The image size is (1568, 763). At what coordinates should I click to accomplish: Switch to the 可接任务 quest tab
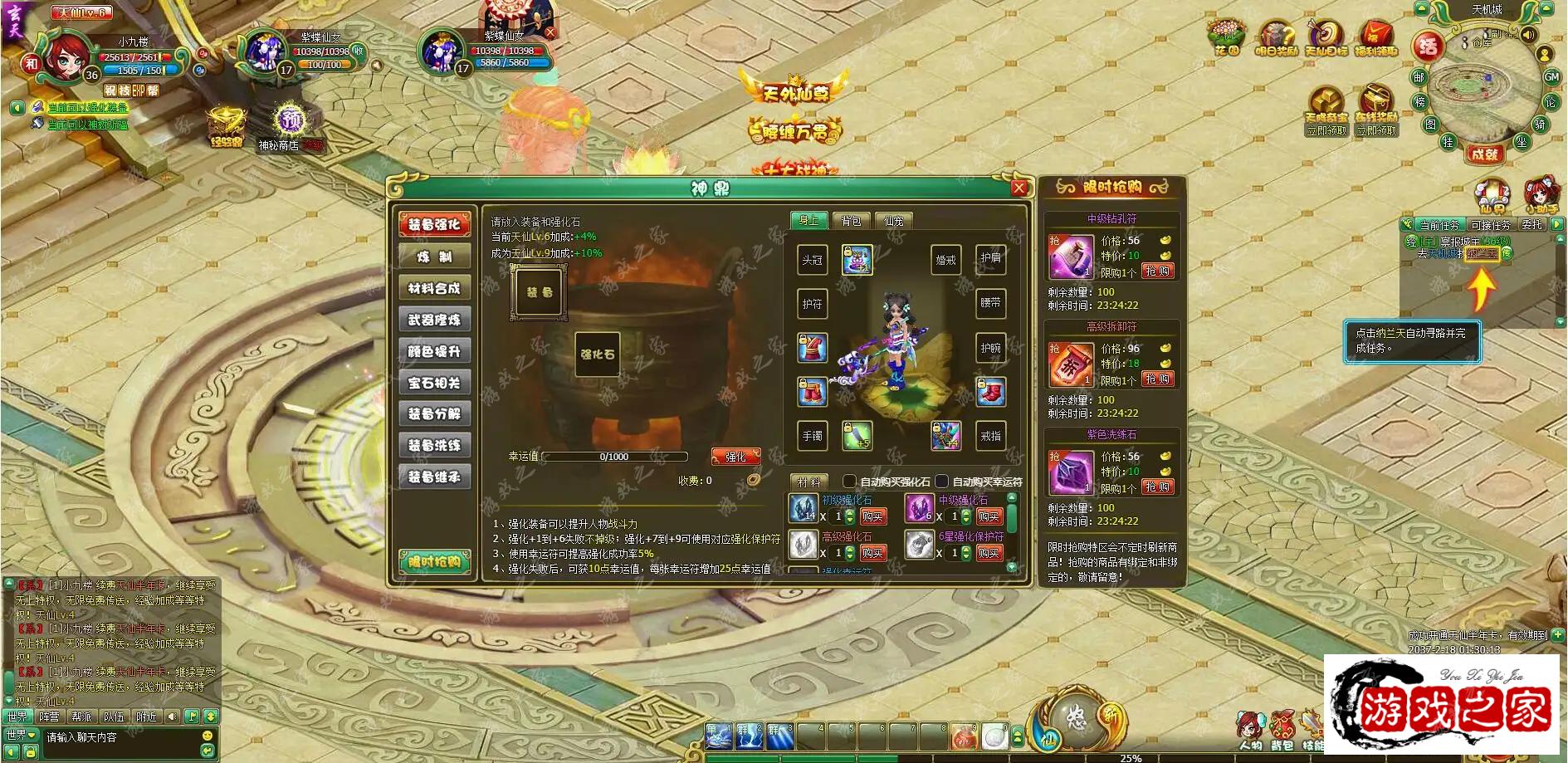tap(1492, 225)
